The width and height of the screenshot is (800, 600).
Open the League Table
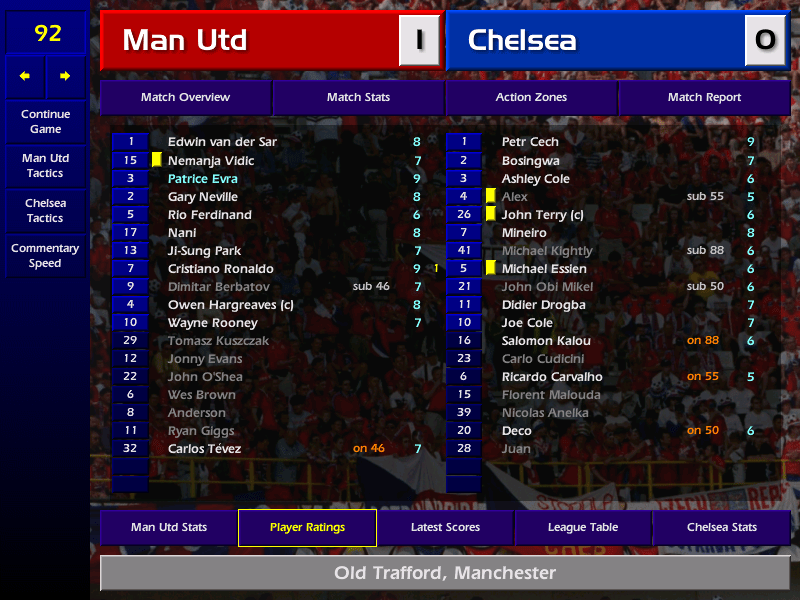coord(583,527)
